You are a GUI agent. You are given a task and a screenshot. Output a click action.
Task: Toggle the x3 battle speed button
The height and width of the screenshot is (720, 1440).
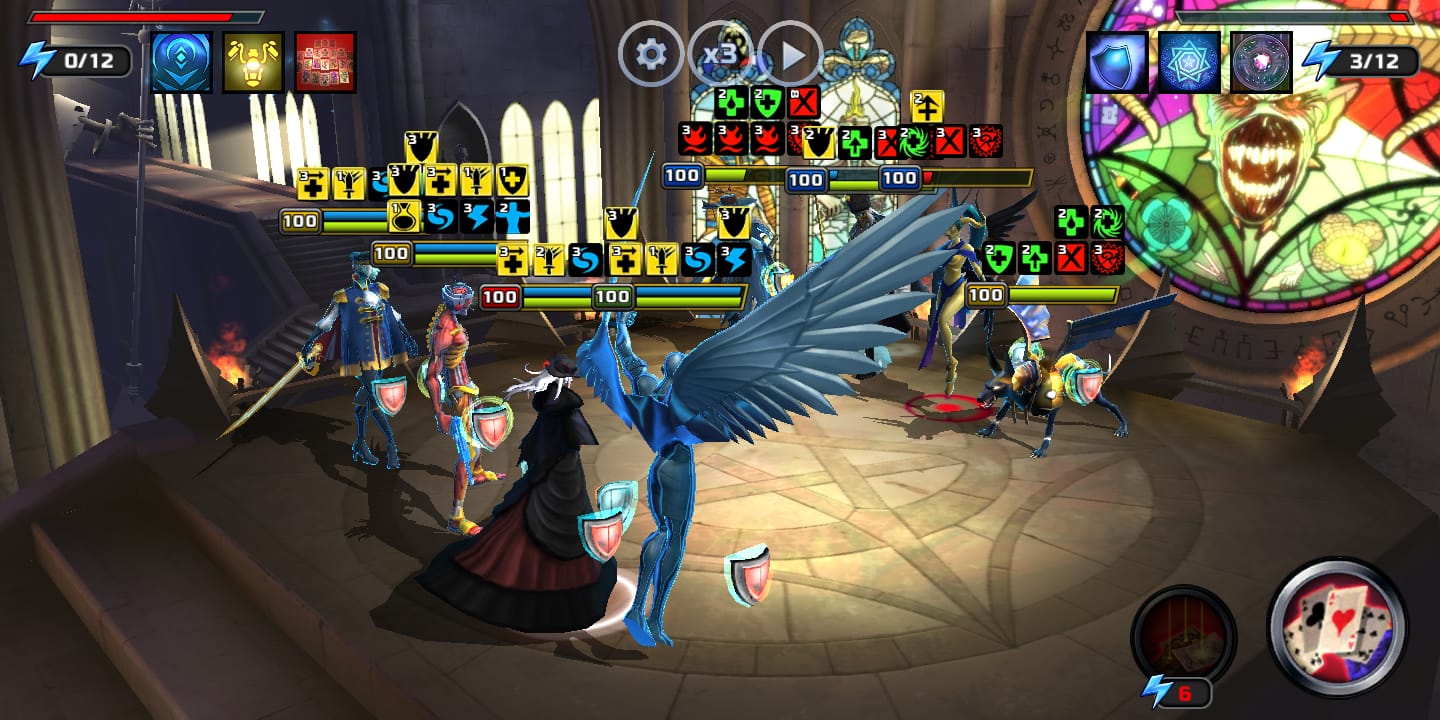coord(720,54)
